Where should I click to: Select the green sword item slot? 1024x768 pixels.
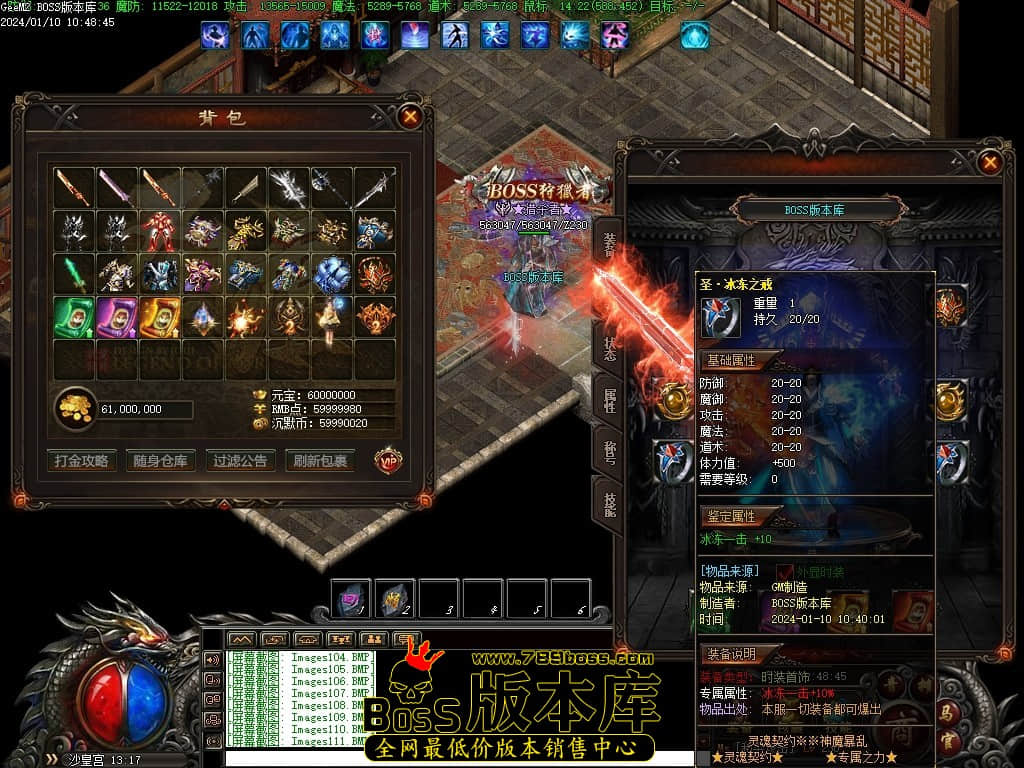click(74, 274)
